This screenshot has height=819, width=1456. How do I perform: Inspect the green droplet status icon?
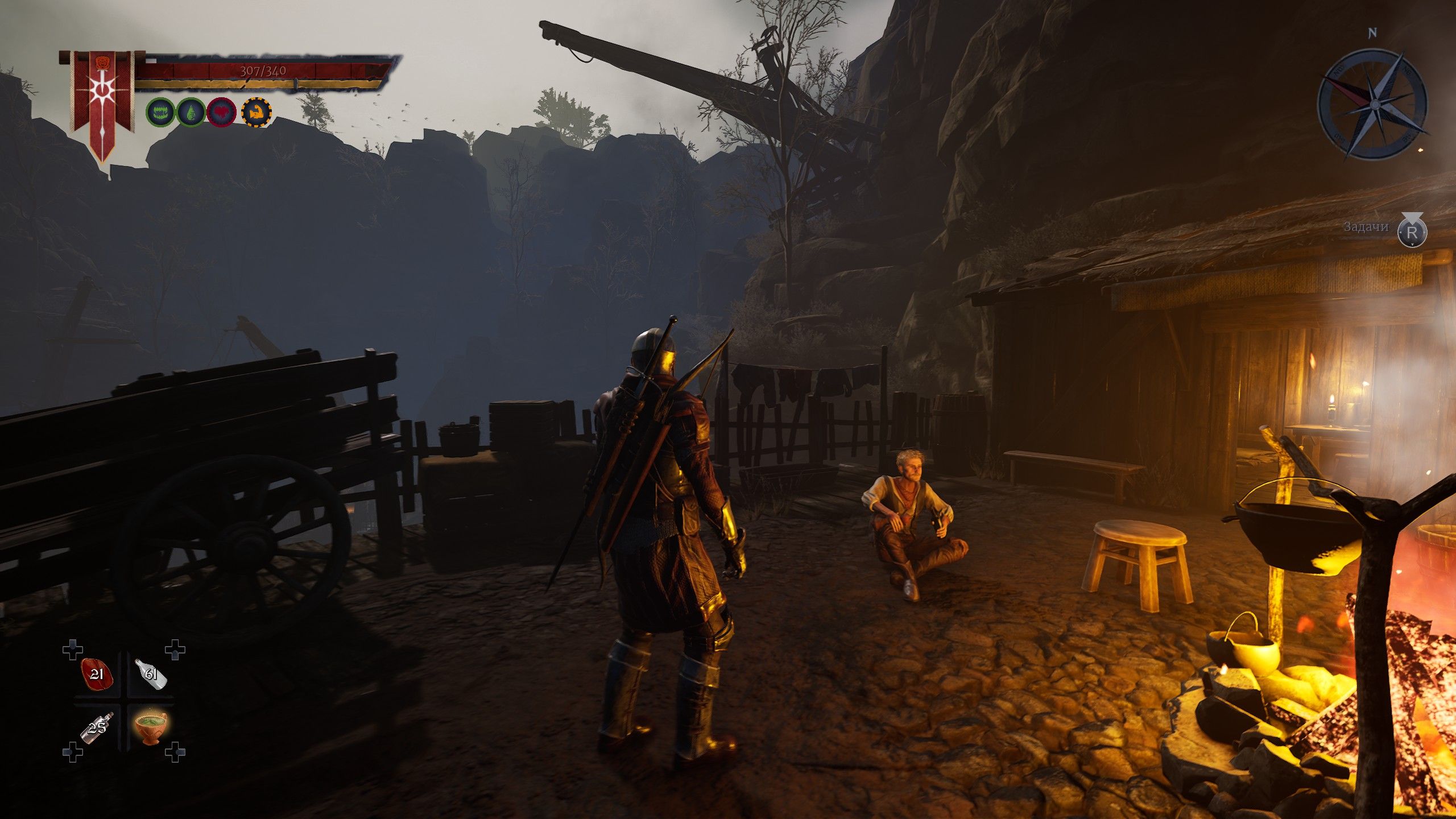coord(191,112)
